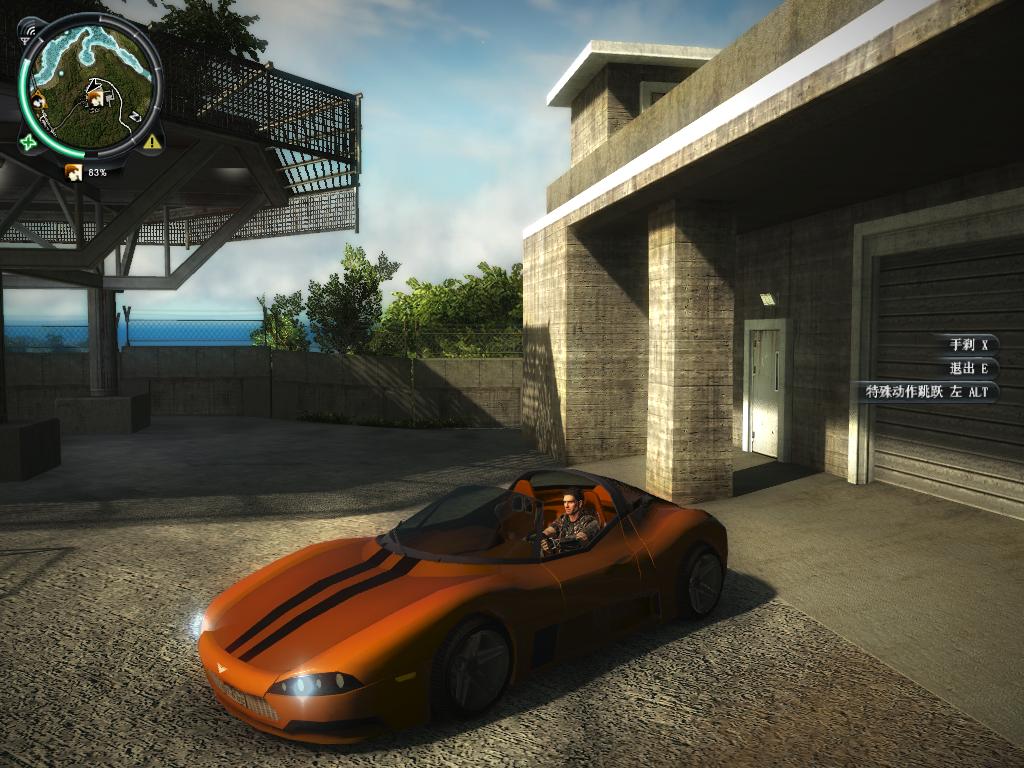Select the portrait marker at minimap center

pos(96,98)
